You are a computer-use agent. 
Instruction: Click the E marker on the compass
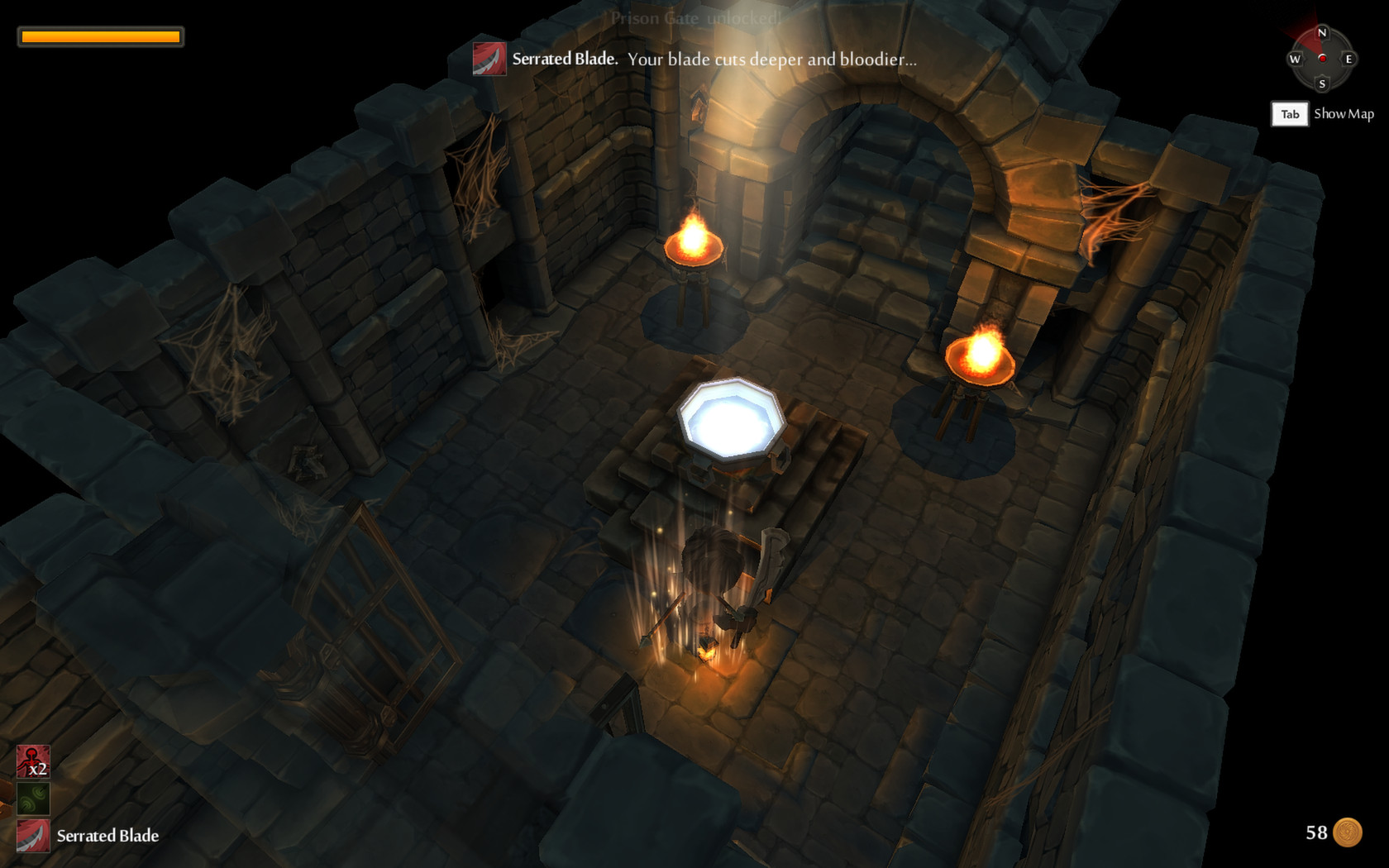(x=1350, y=60)
